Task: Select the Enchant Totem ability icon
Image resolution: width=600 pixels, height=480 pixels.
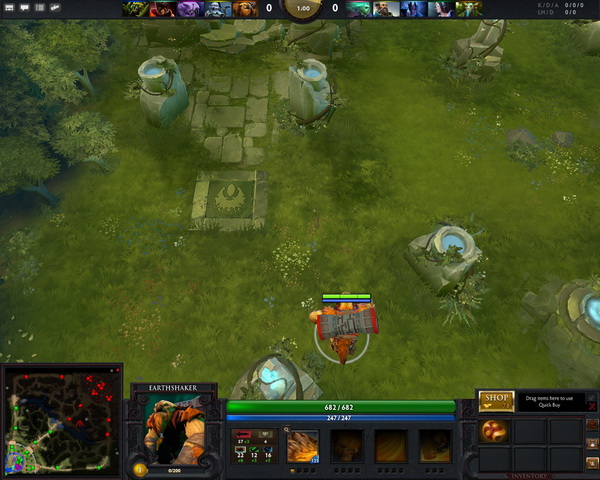Action: [347, 446]
